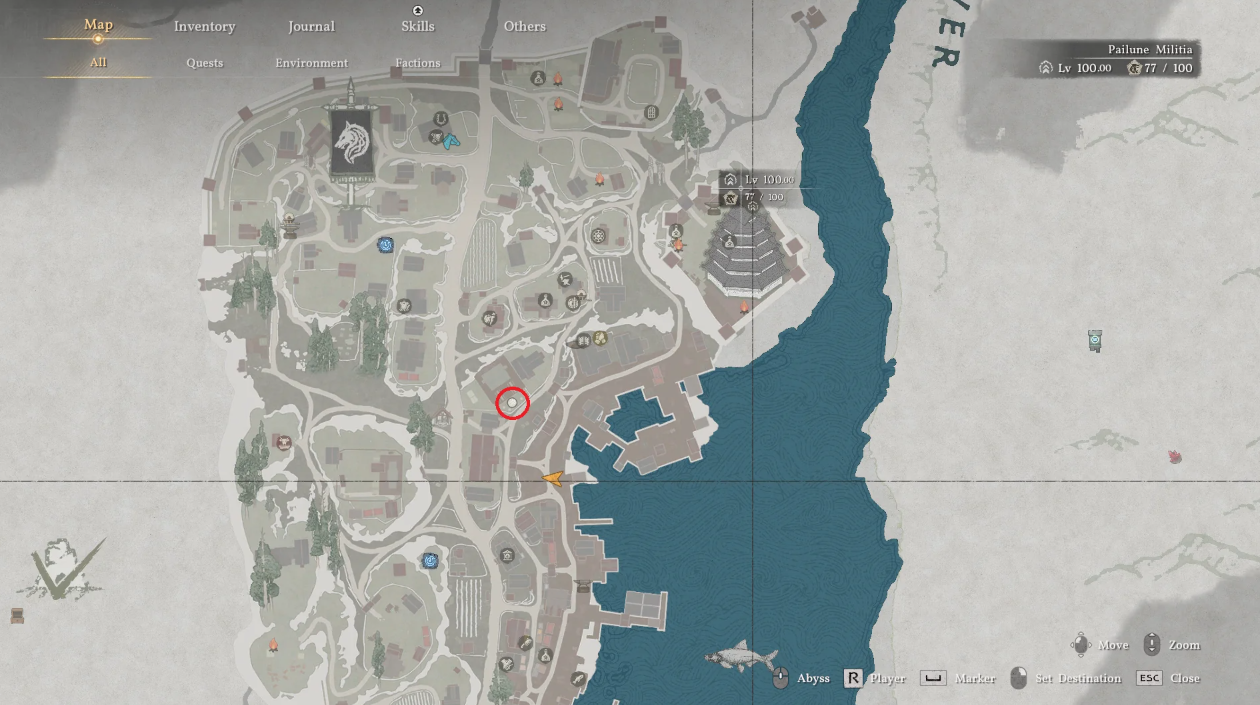Open the Journal tab

point(311,27)
